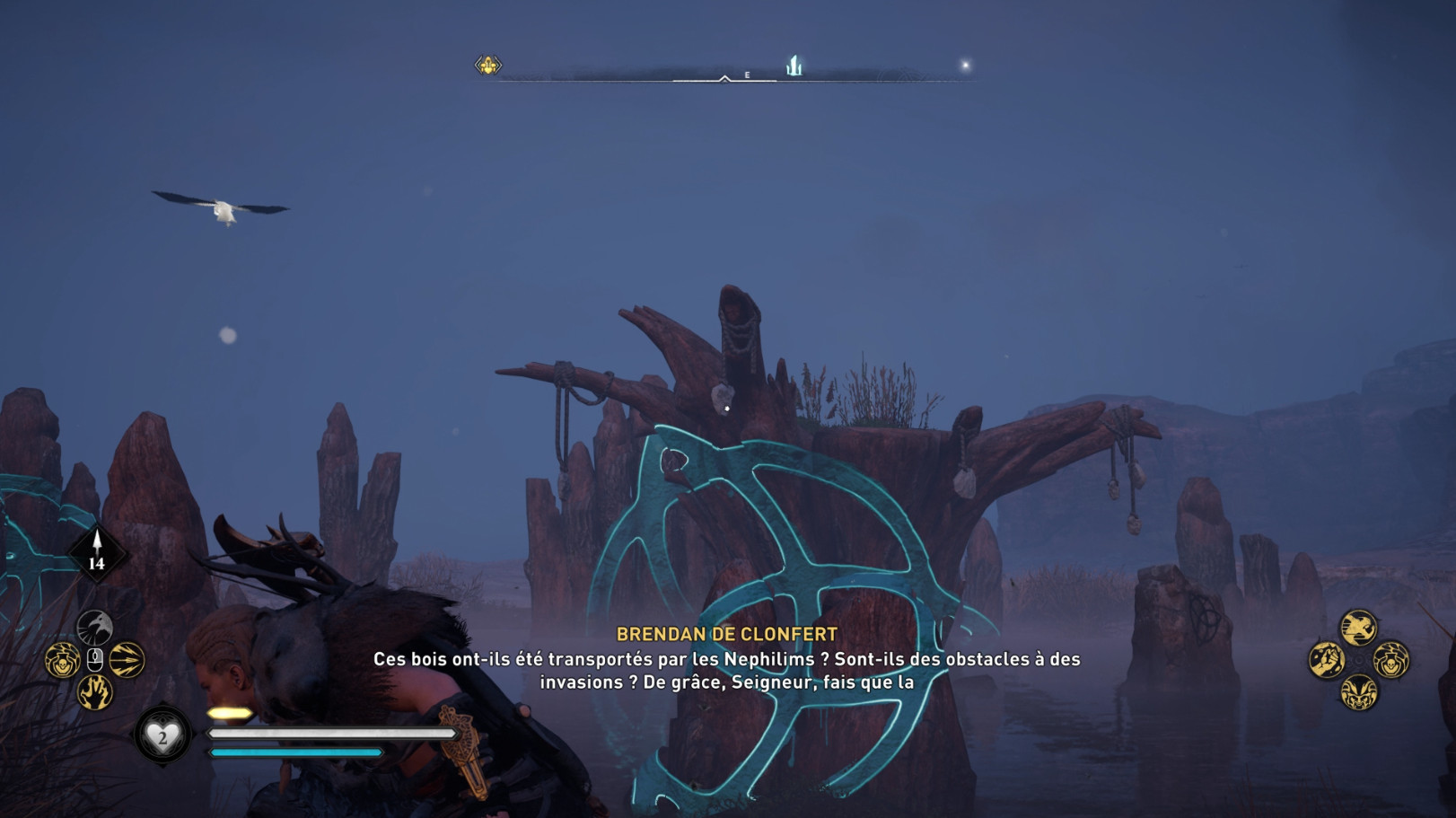Toggle the mouse button indicator between abilities

(x=95, y=658)
